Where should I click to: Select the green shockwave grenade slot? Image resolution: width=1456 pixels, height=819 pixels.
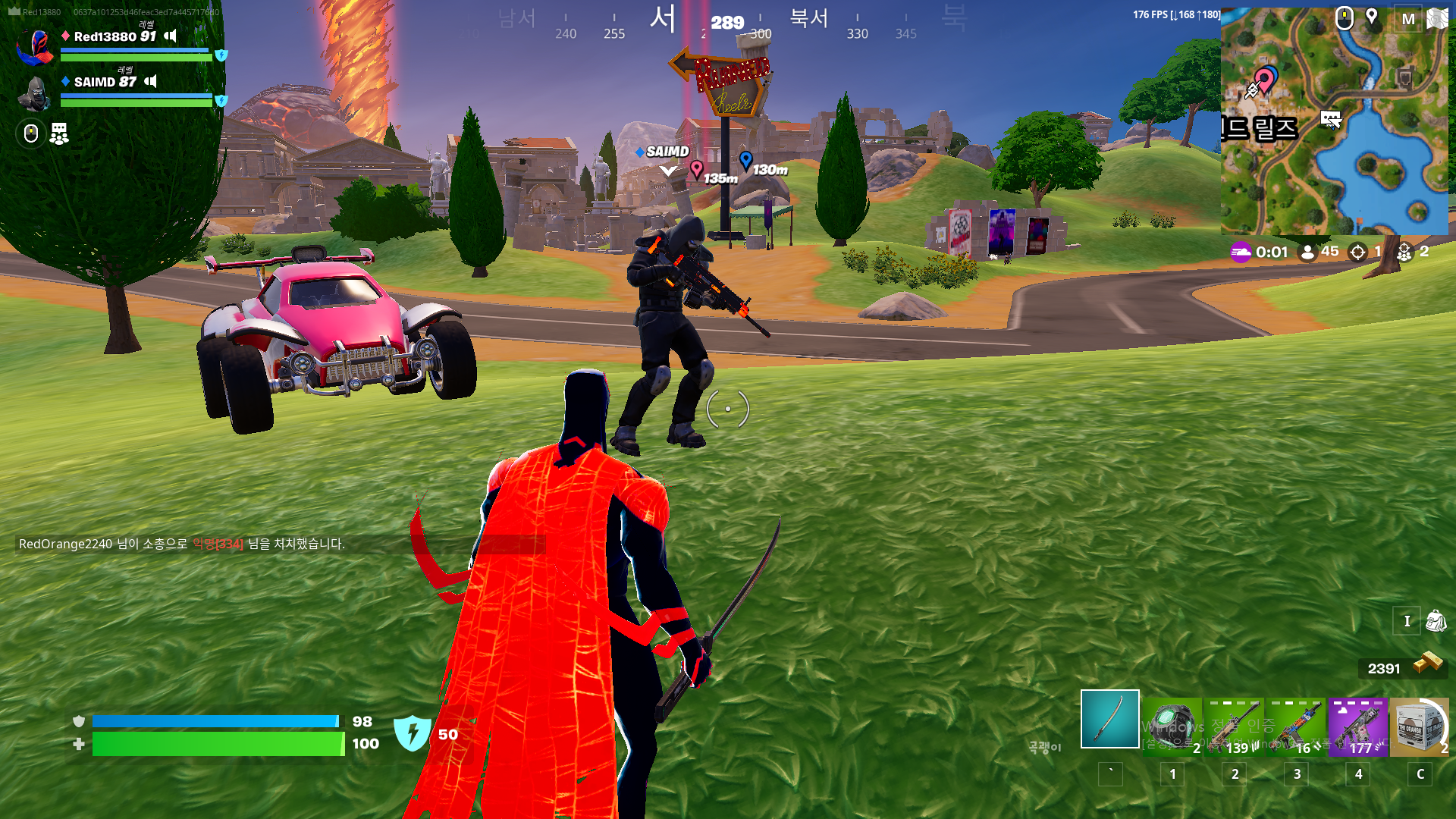[1172, 726]
